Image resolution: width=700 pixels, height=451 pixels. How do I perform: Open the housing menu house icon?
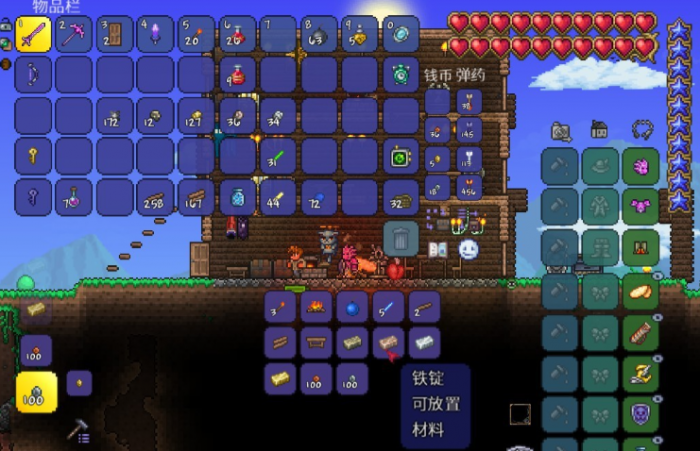click(x=599, y=129)
